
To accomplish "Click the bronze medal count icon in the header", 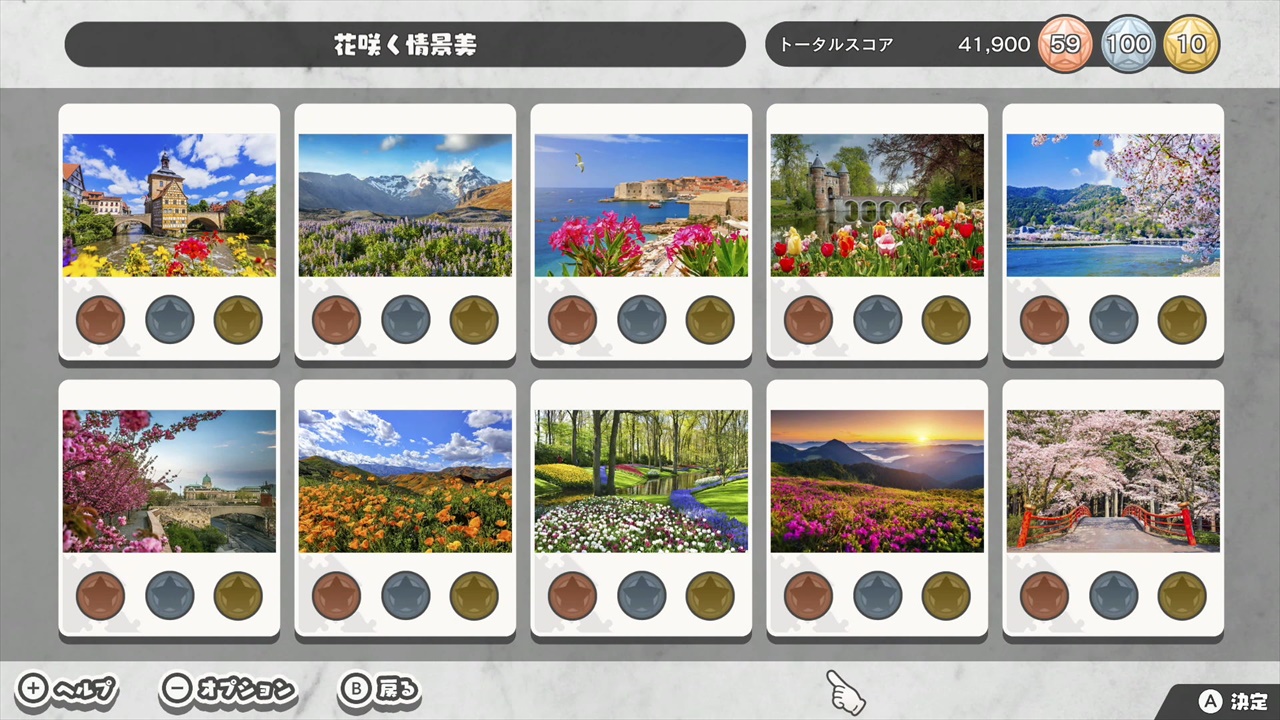I will point(1065,43).
